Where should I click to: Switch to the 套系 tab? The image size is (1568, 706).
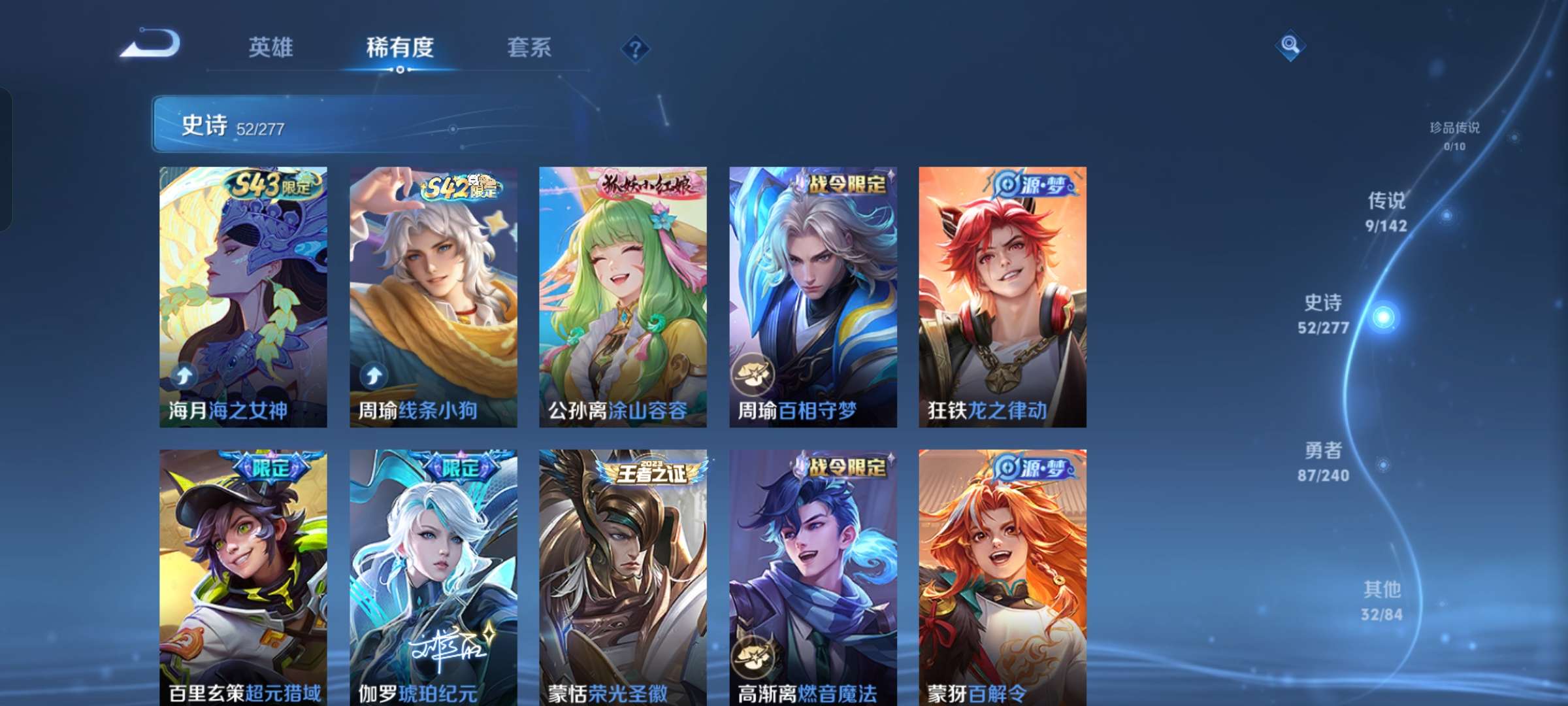tap(529, 48)
